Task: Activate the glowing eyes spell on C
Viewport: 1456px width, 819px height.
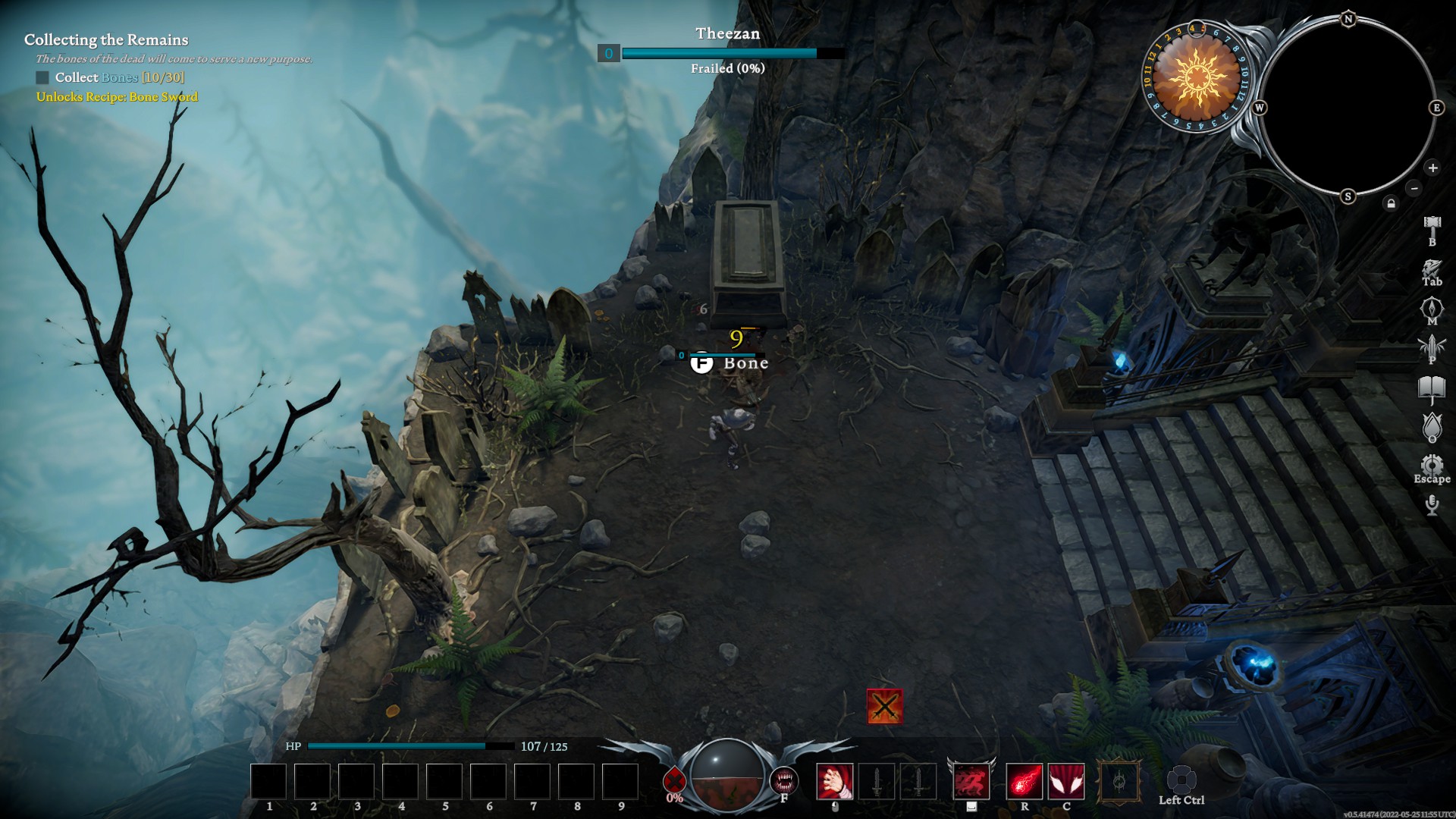Action: pos(1066,782)
